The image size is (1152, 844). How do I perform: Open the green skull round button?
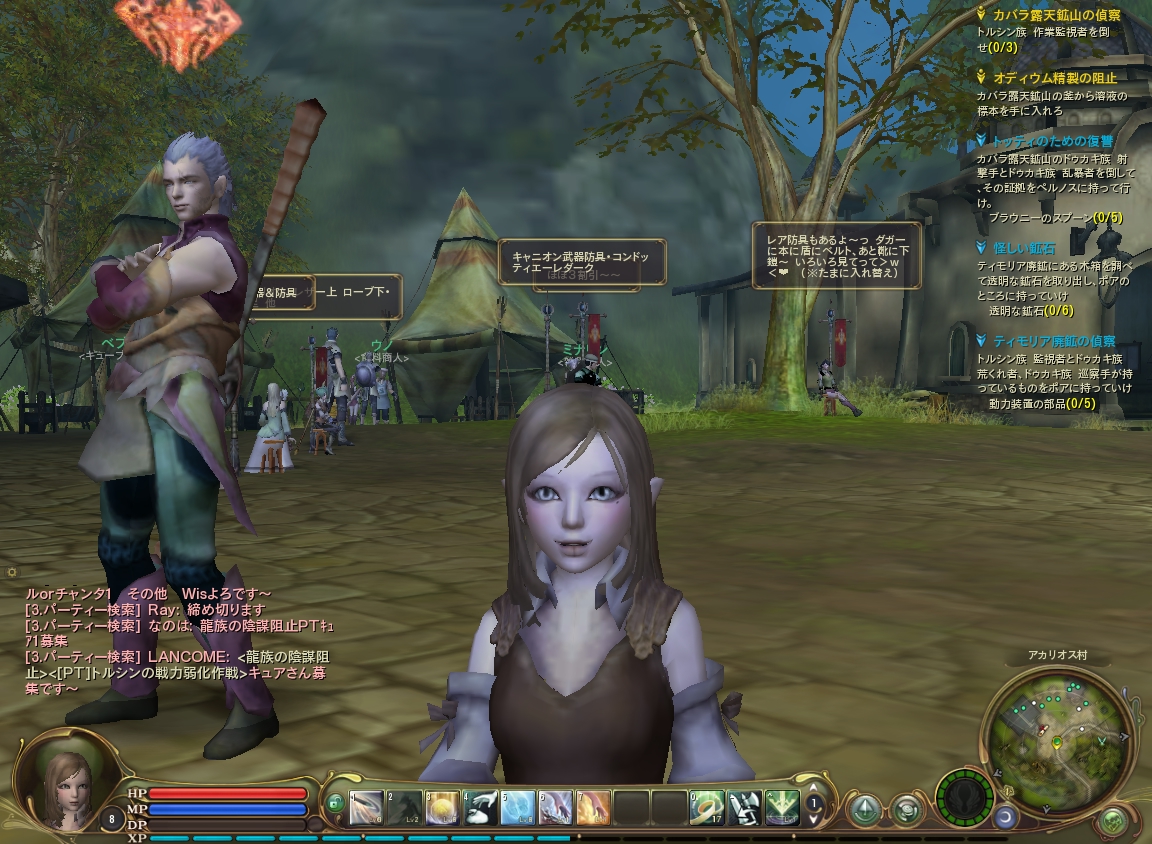[x=1112, y=822]
